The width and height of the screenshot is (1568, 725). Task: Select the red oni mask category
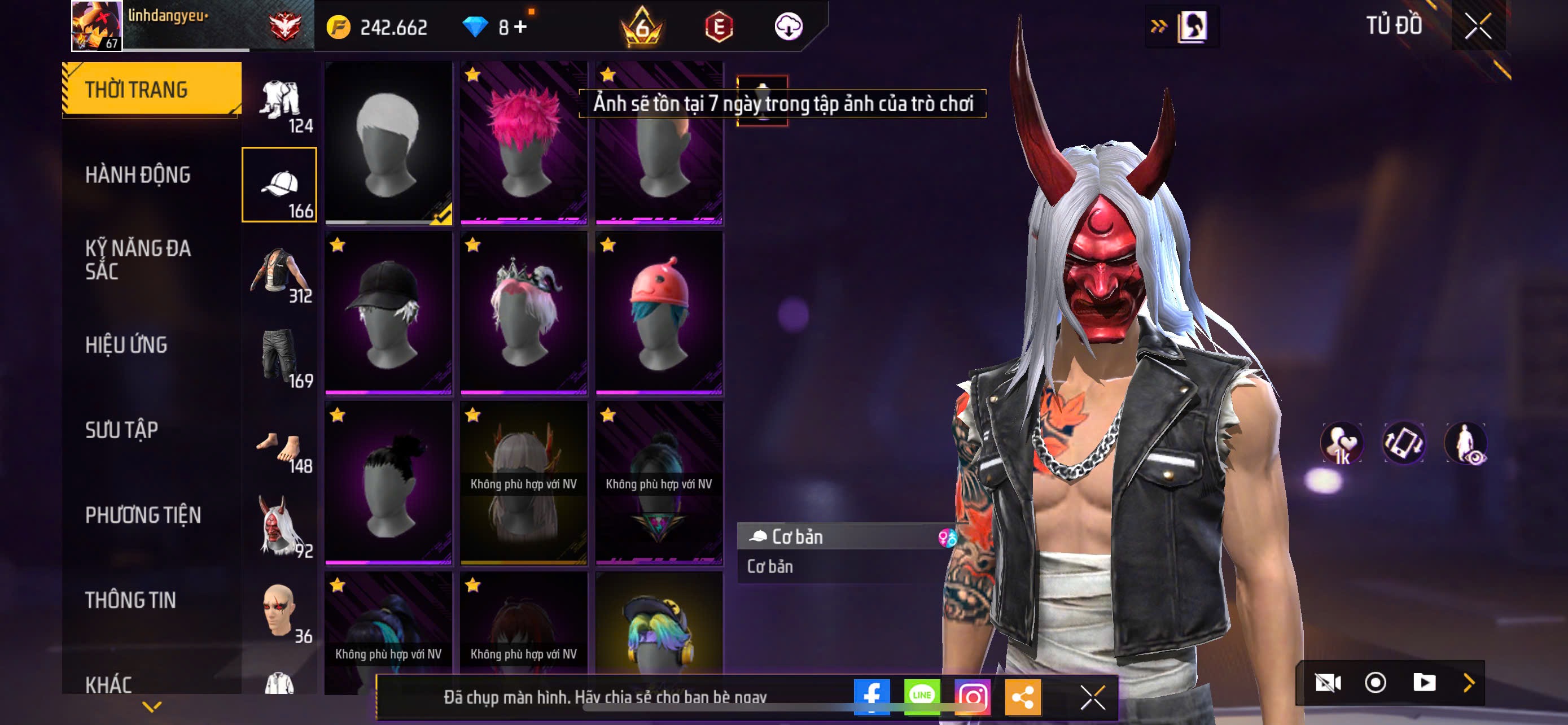(280, 527)
